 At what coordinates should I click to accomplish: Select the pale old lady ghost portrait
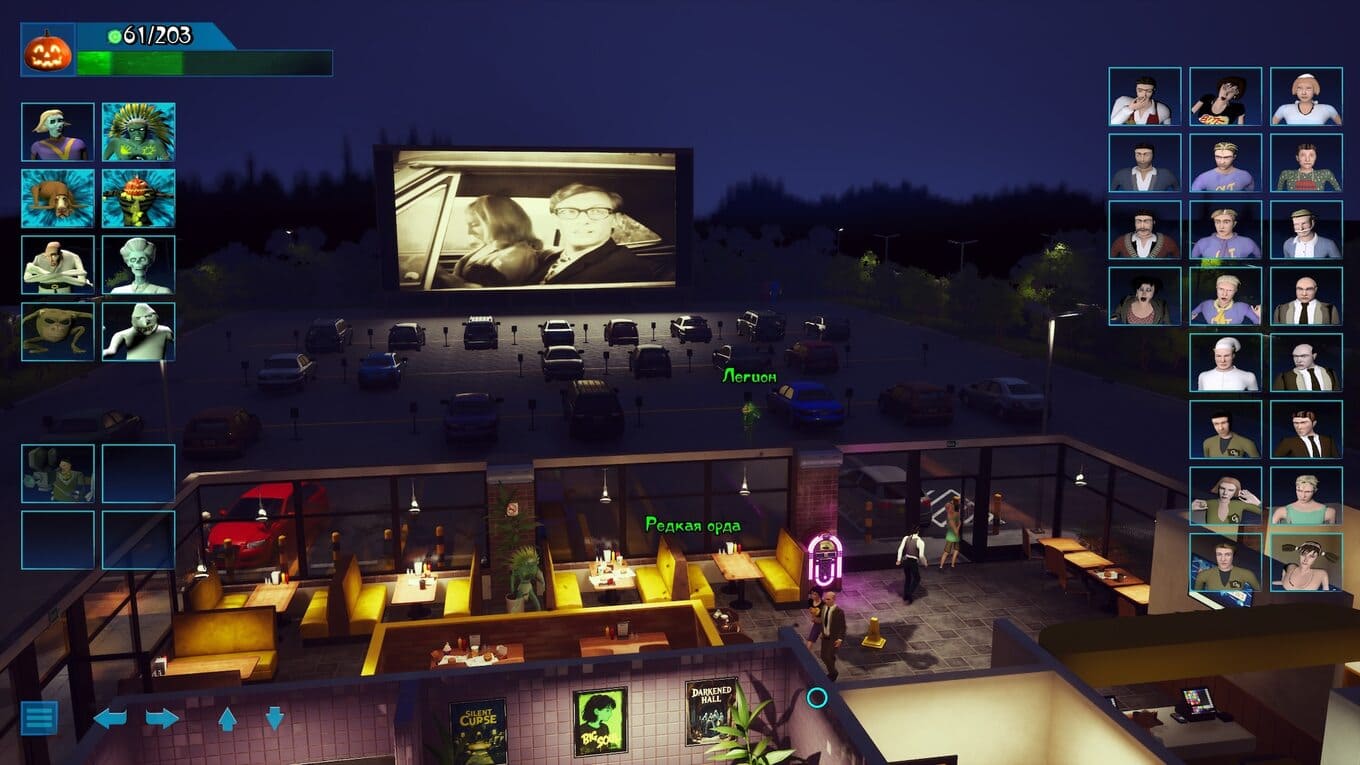click(138, 265)
